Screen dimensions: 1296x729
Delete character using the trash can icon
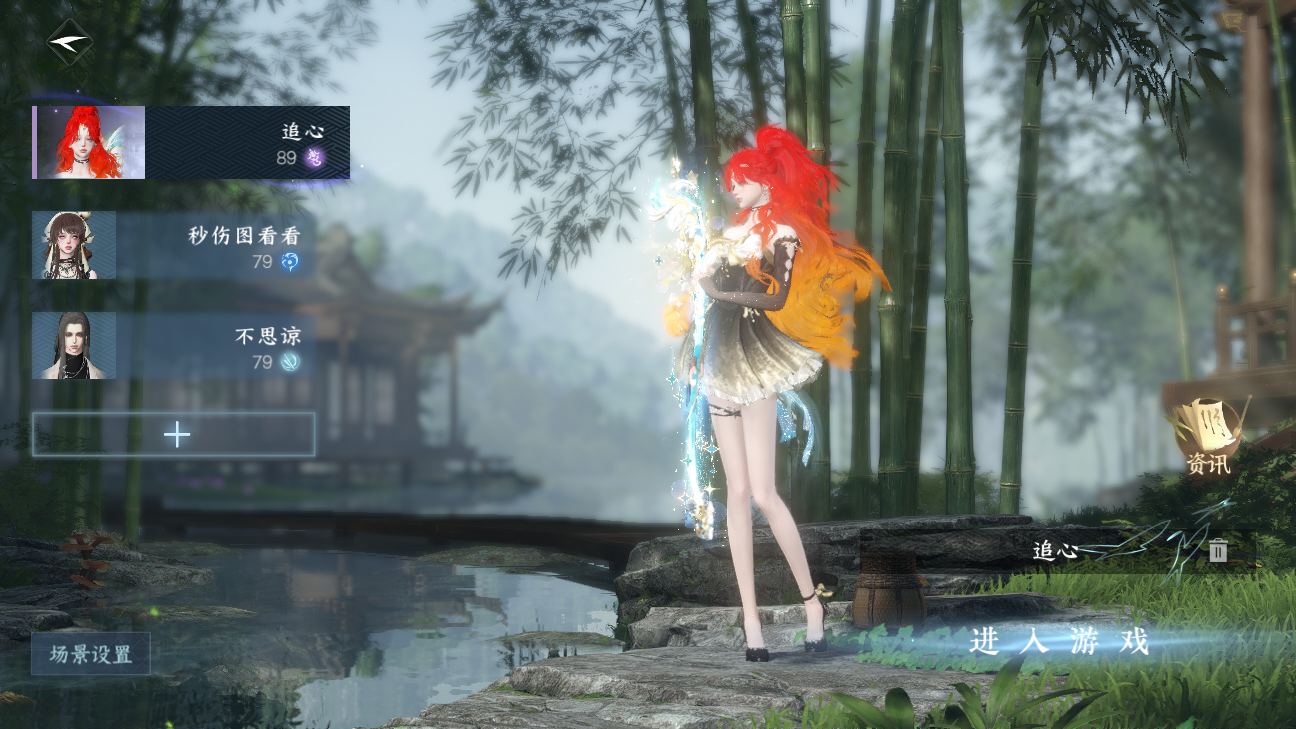click(1217, 550)
